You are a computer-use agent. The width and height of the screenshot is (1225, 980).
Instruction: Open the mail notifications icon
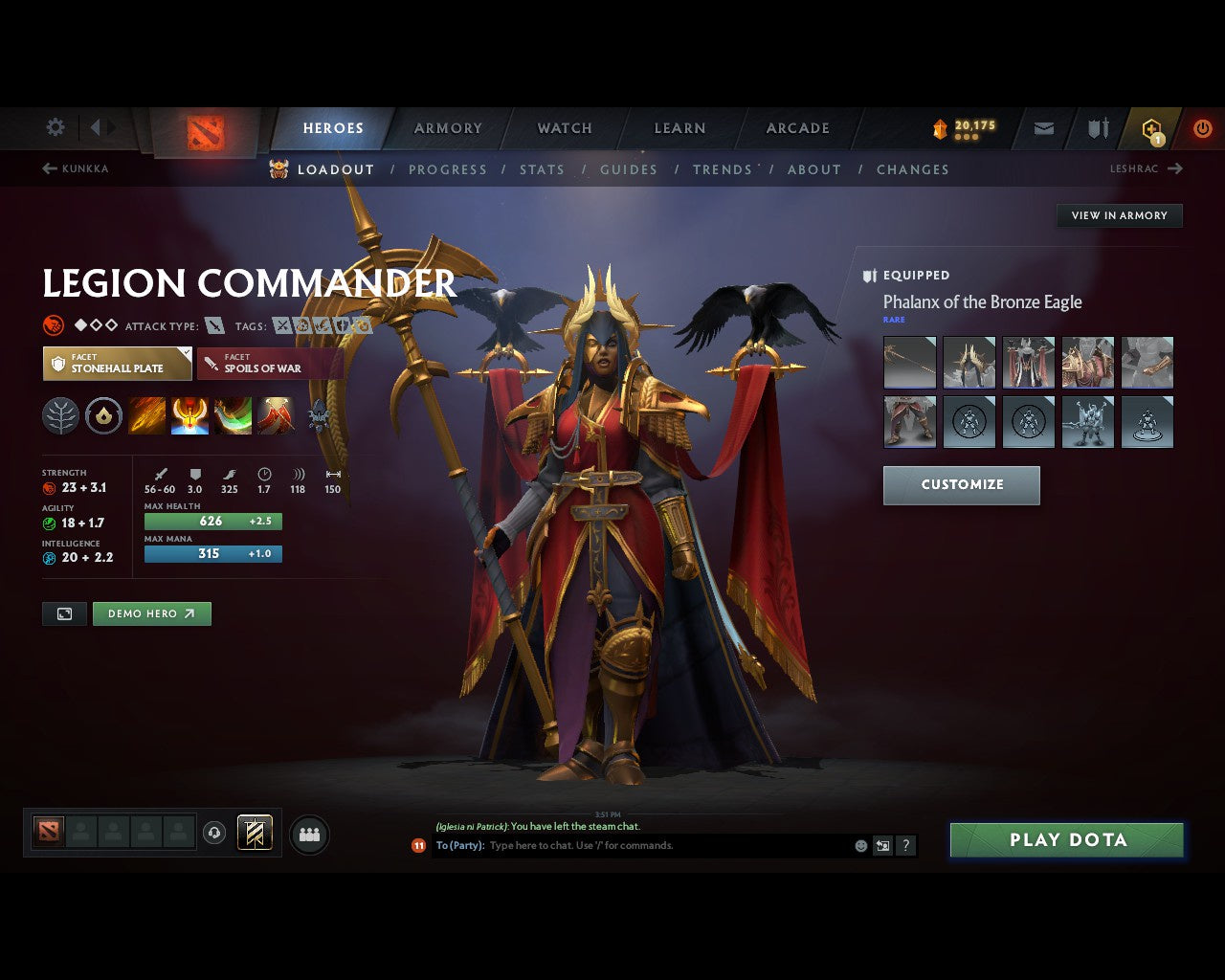[x=1043, y=128]
